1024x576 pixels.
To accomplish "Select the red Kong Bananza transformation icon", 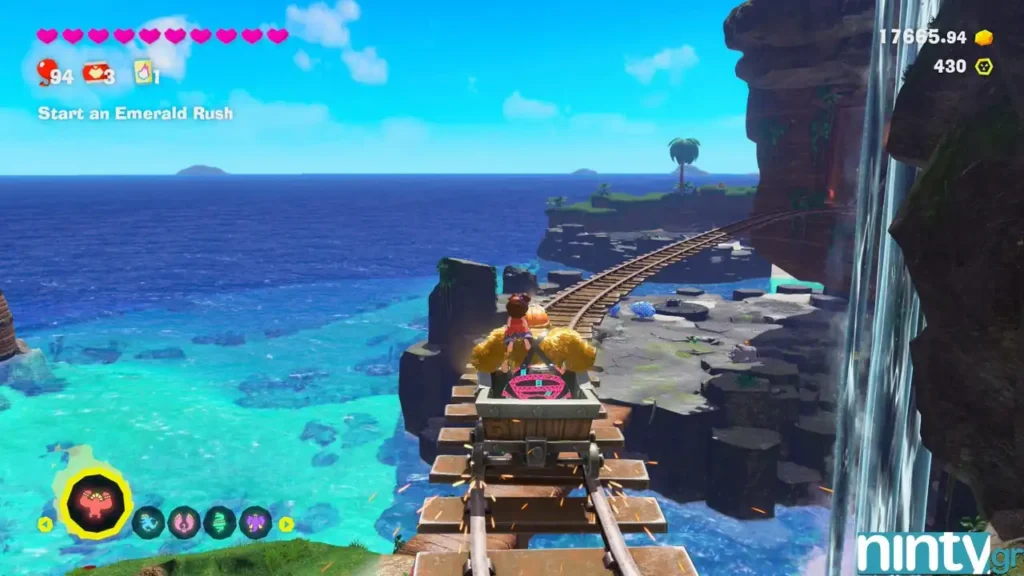I will click(95, 503).
